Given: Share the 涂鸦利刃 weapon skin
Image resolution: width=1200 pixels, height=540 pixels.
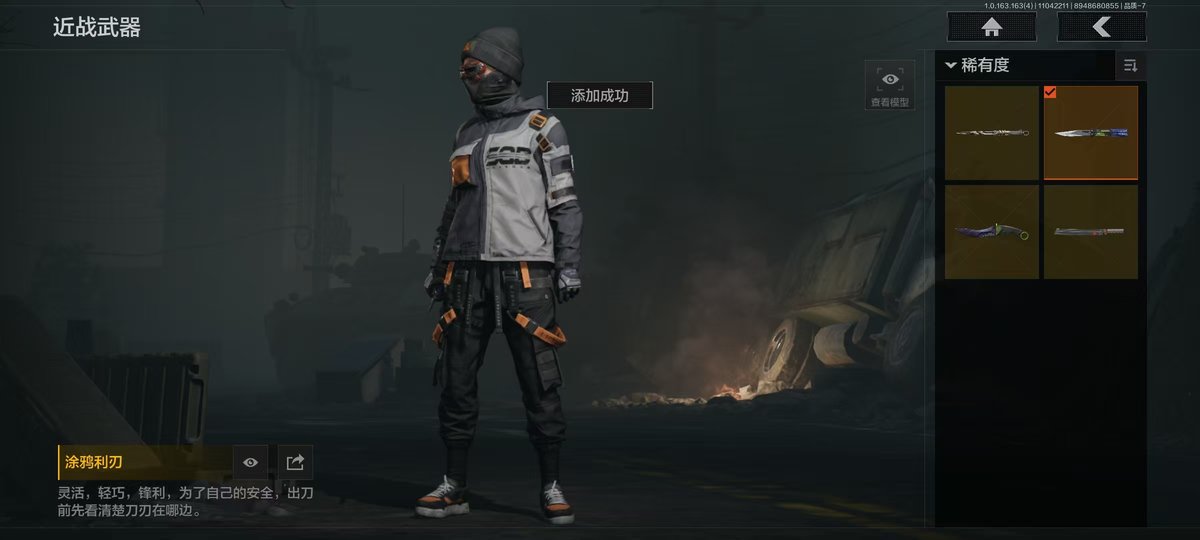Looking at the screenshot, I should [295, 462].
